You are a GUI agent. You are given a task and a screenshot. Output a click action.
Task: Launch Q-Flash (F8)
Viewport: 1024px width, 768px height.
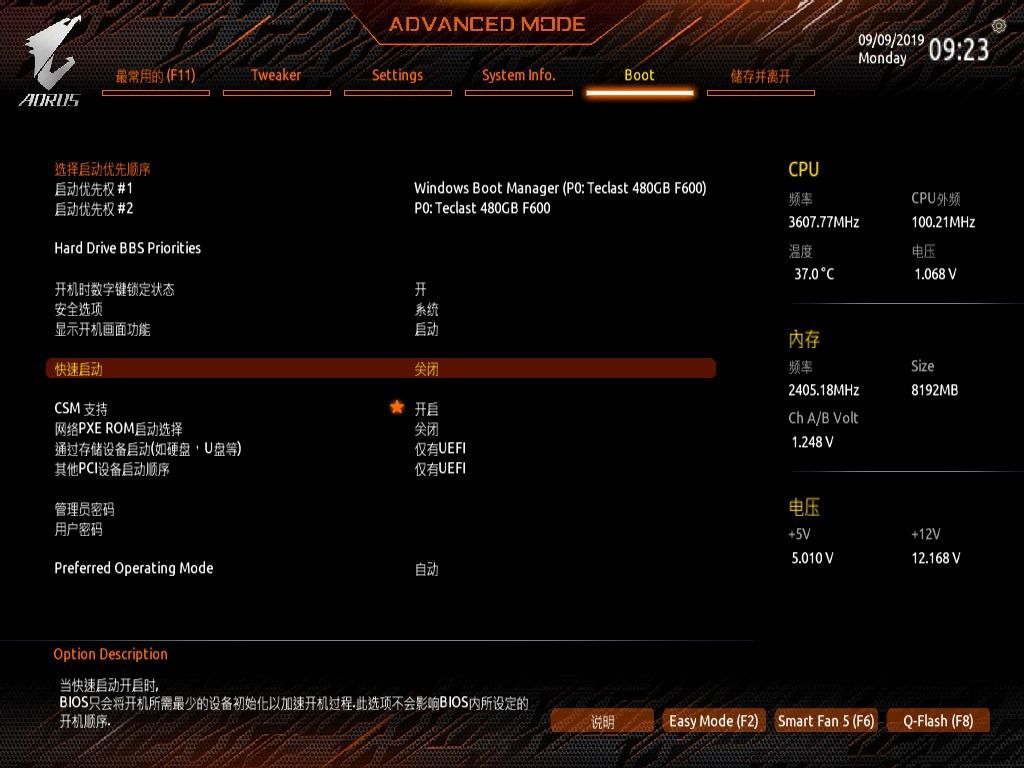(x=938, y=721)
